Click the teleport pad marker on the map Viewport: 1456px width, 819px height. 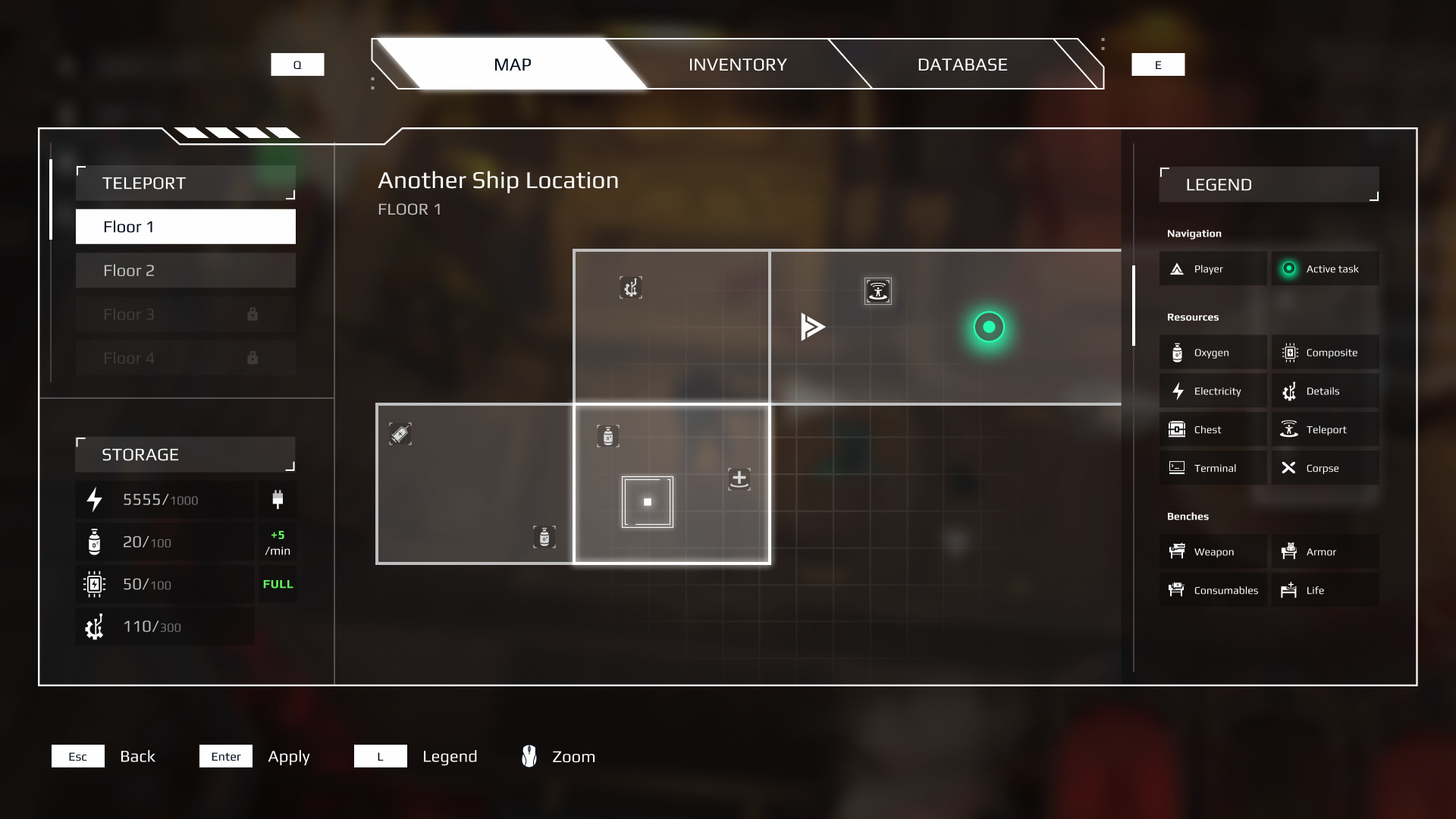click(877, 291)
